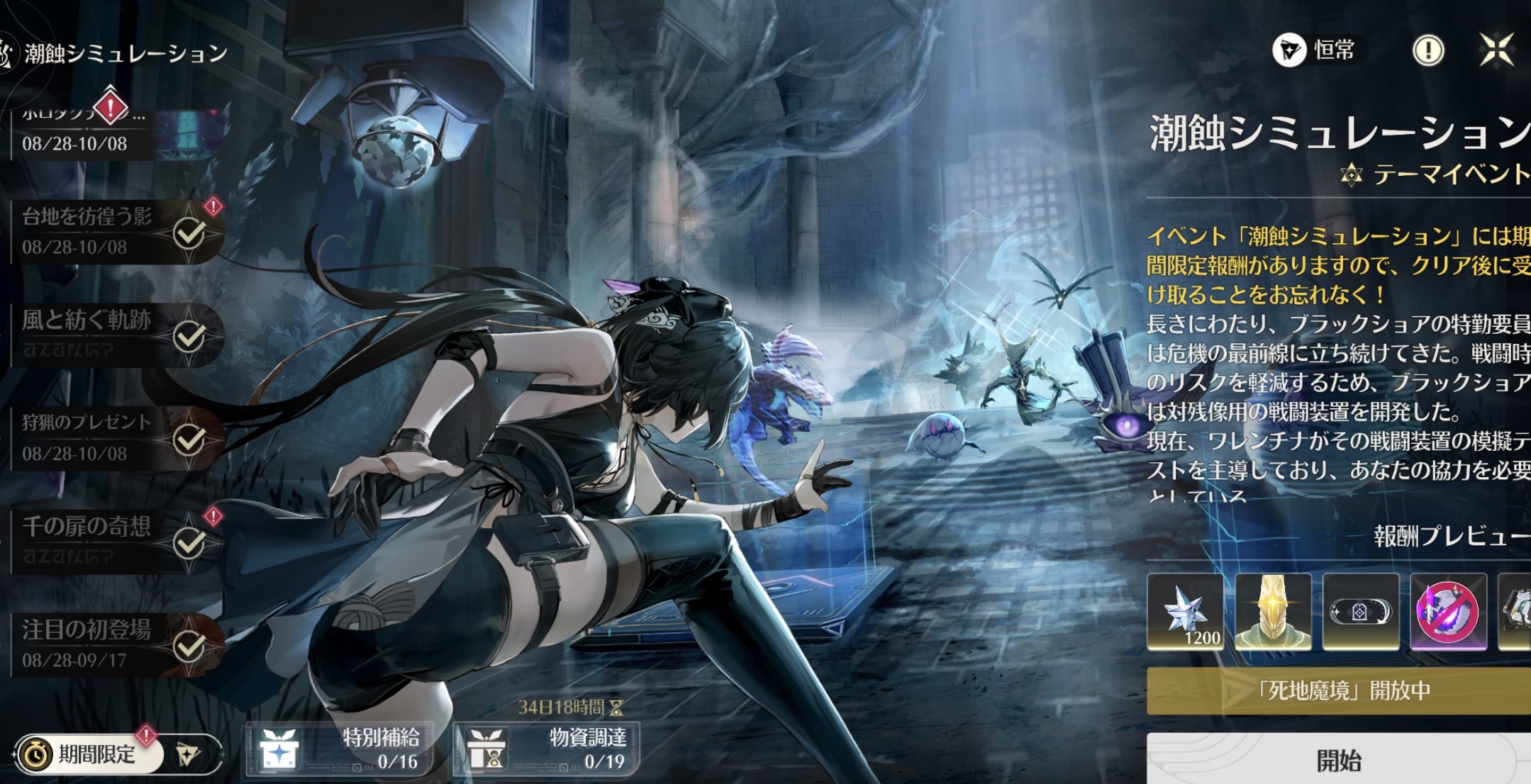Image resolution: width=1531 pixels, height=784 pixels.
Task: Open the 物資調達 supply panel
Action: (546, 749)
